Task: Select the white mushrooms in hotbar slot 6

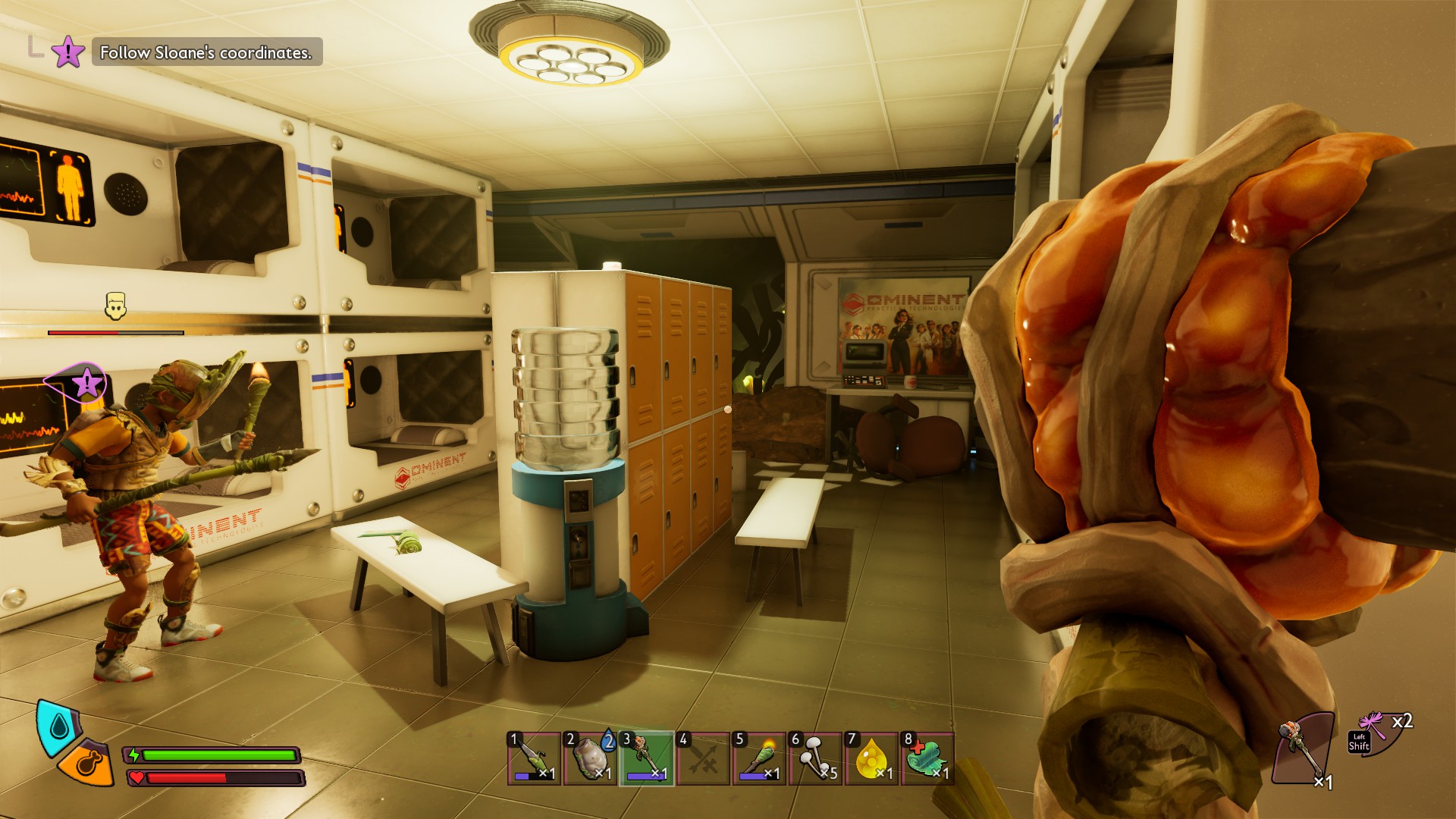Action: tap(815, 758)
